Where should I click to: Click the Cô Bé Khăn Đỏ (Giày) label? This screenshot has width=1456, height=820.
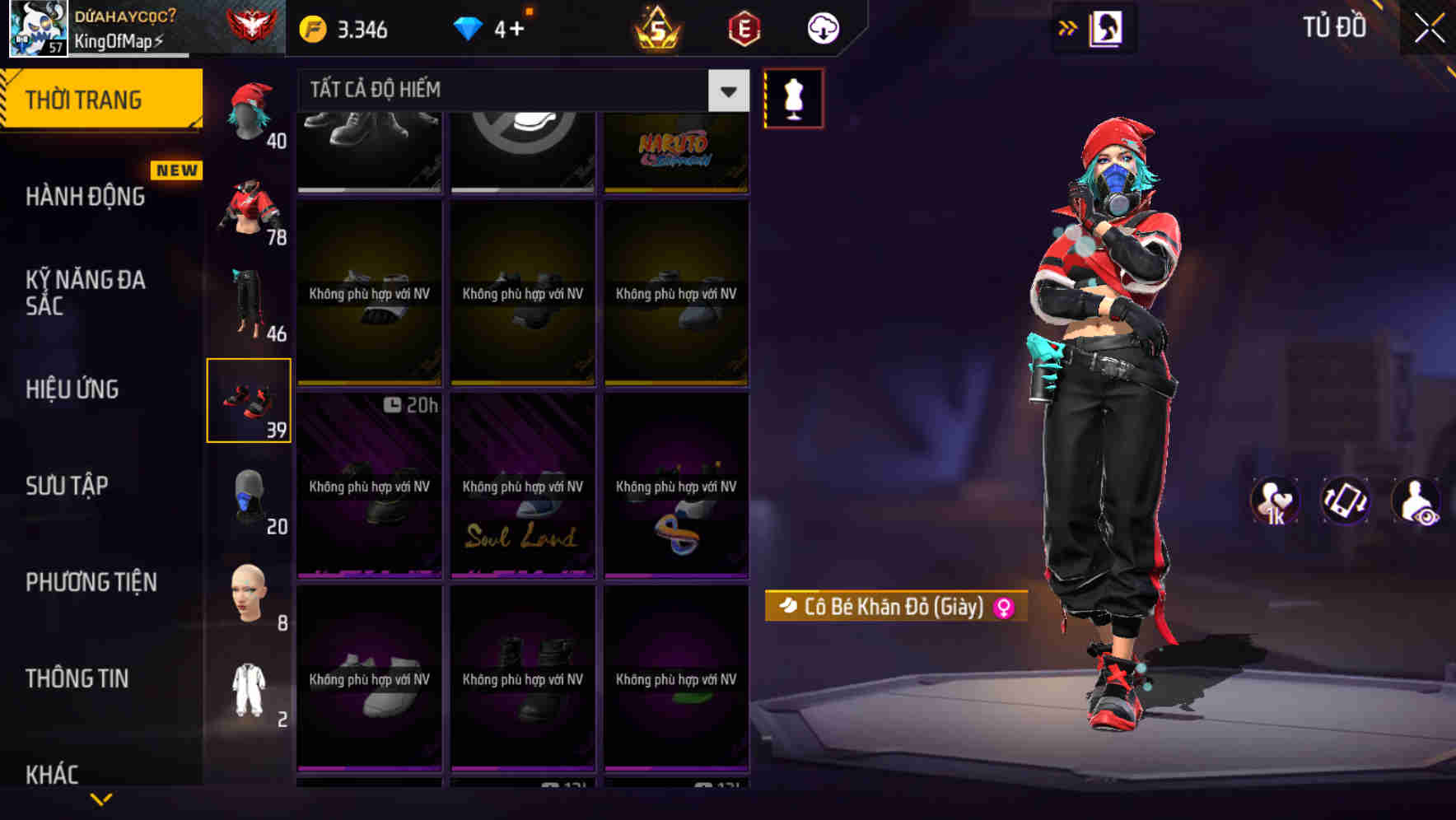894,606
